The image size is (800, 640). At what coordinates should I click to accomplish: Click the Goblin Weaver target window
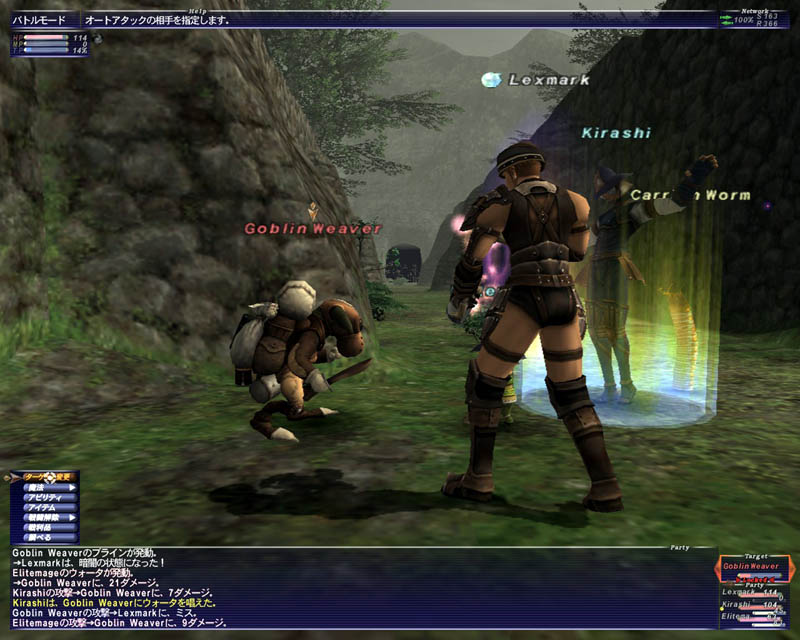click(754, 567)
